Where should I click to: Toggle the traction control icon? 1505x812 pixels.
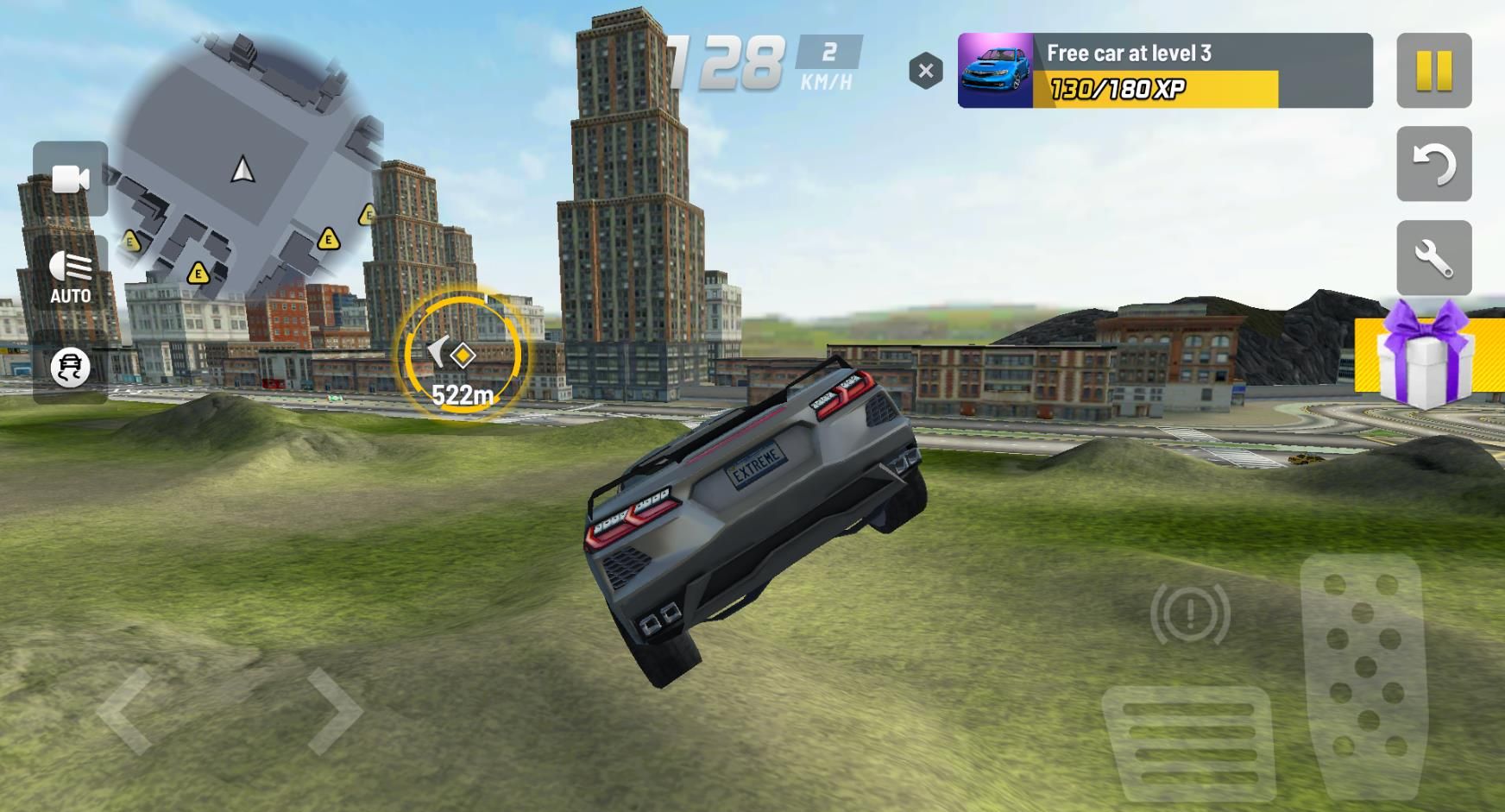[70, 368]
